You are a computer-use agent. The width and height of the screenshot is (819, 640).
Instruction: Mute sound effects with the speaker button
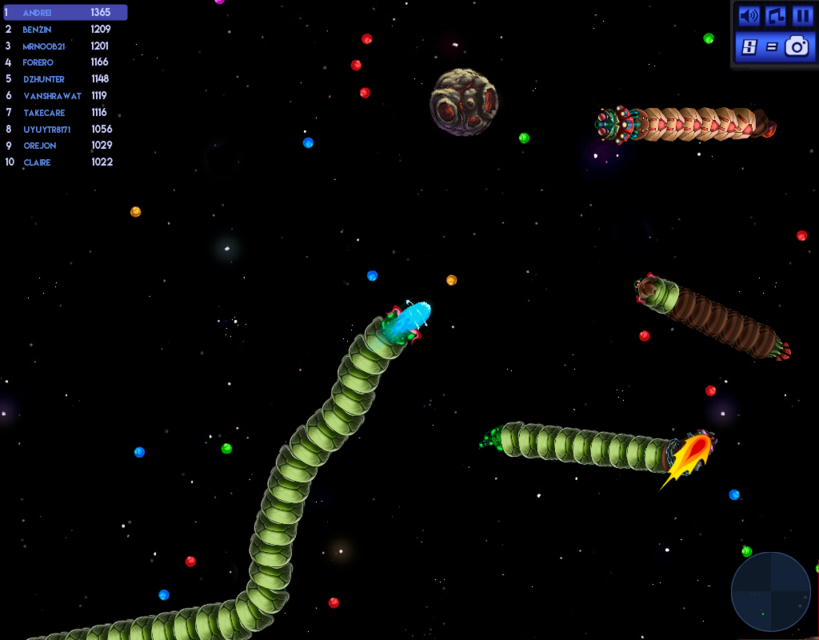(x=748, y=16)
